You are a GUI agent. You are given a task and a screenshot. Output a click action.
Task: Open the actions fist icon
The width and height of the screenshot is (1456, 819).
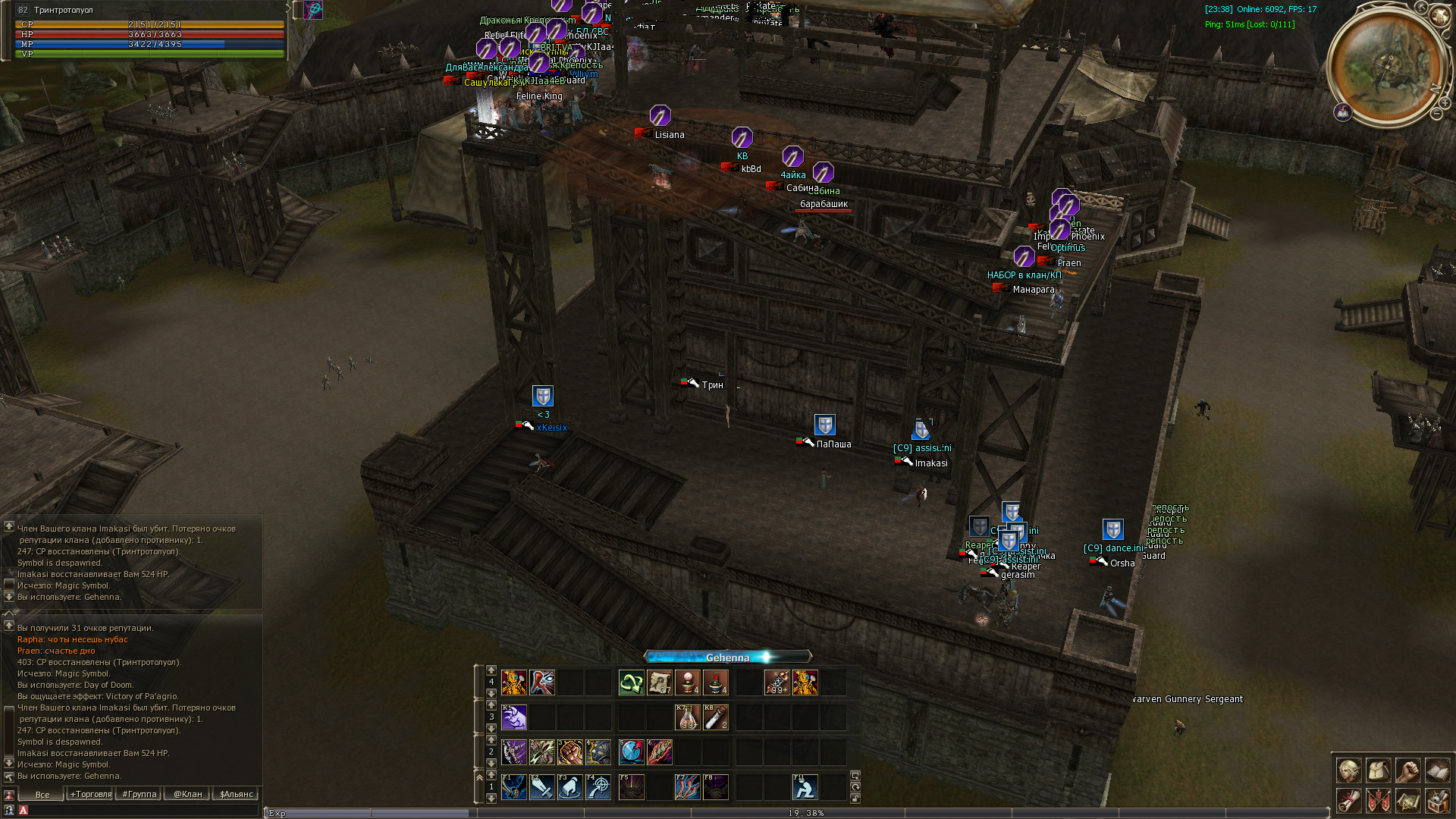click(1407, 770)
